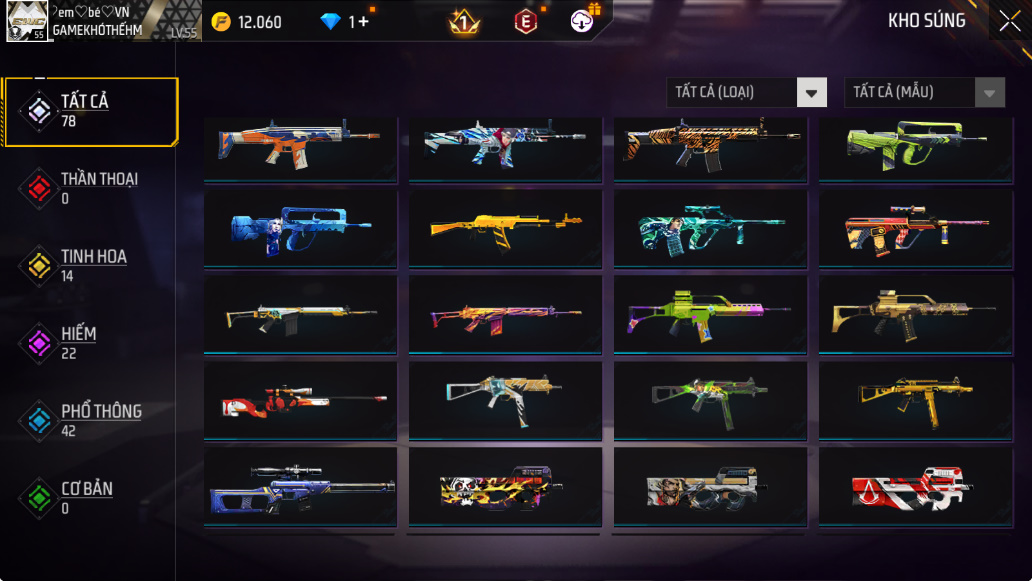Open the gold rank 1 crown icon
Image resolution: width=1032 pixels, height=581 pixels.
[x=464, y=22]
